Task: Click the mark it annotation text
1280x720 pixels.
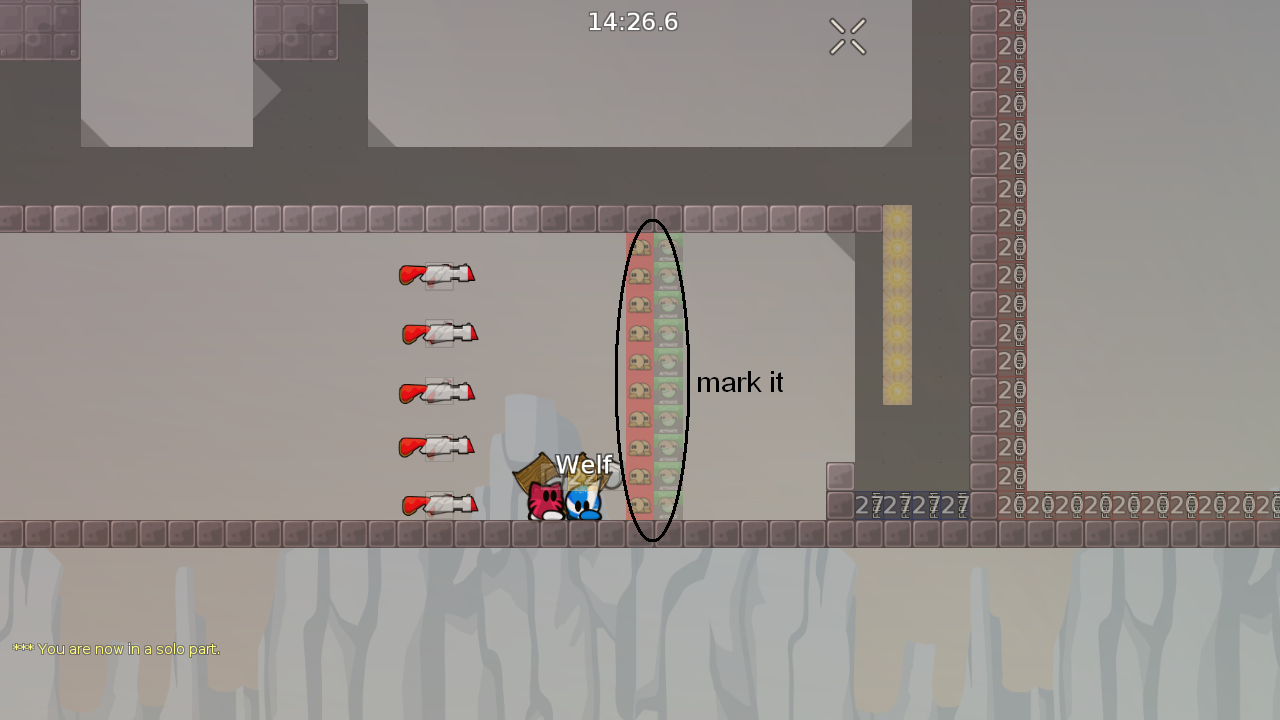Action: pos(740,382)
